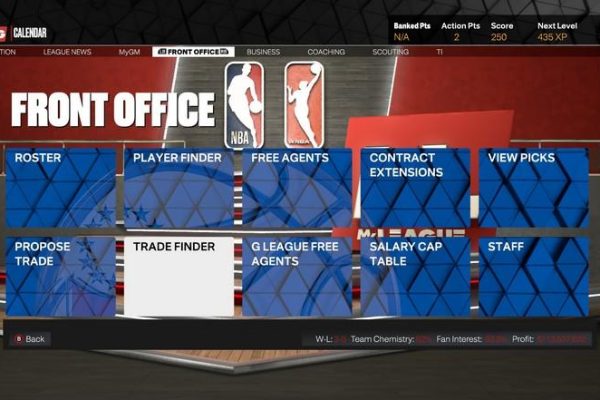Choose G League Free Agents
The width and height of the screenshot is (600, 400).
click(x=297, y=277)
